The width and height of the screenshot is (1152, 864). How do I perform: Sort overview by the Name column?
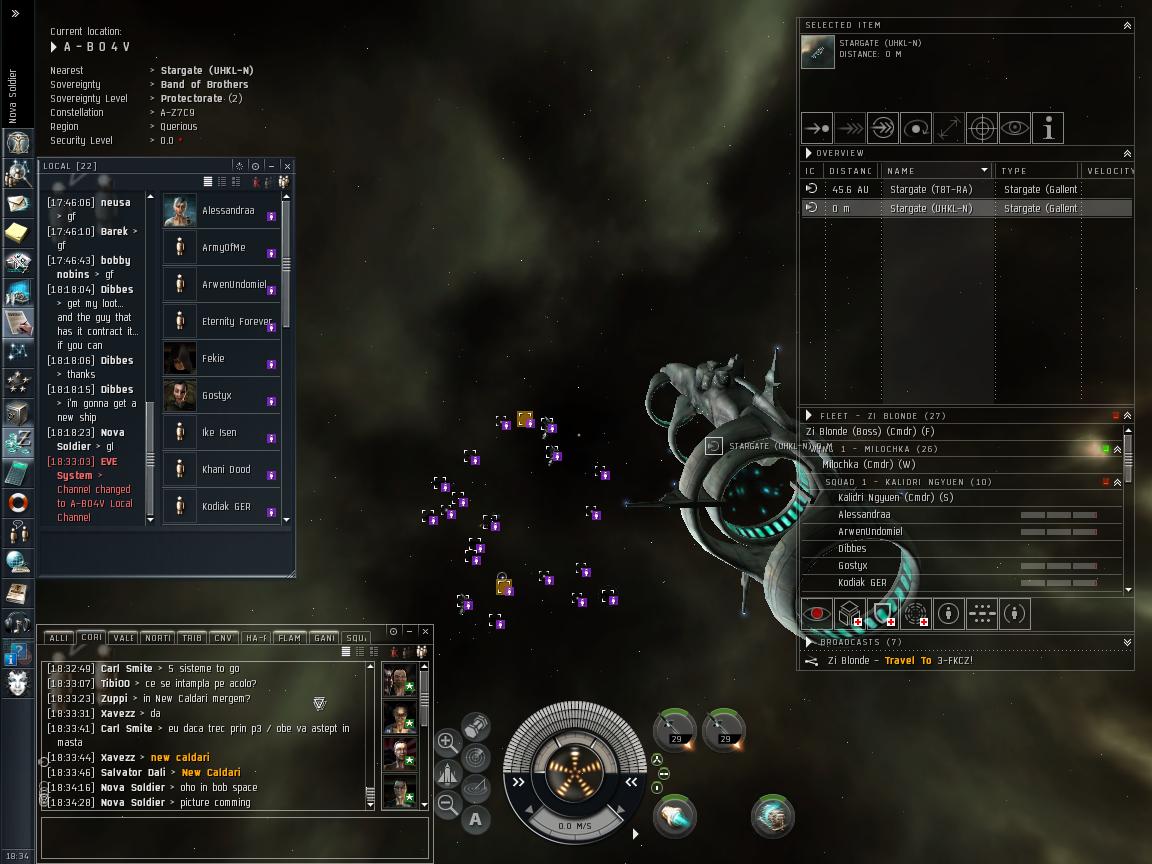(936, 171)
